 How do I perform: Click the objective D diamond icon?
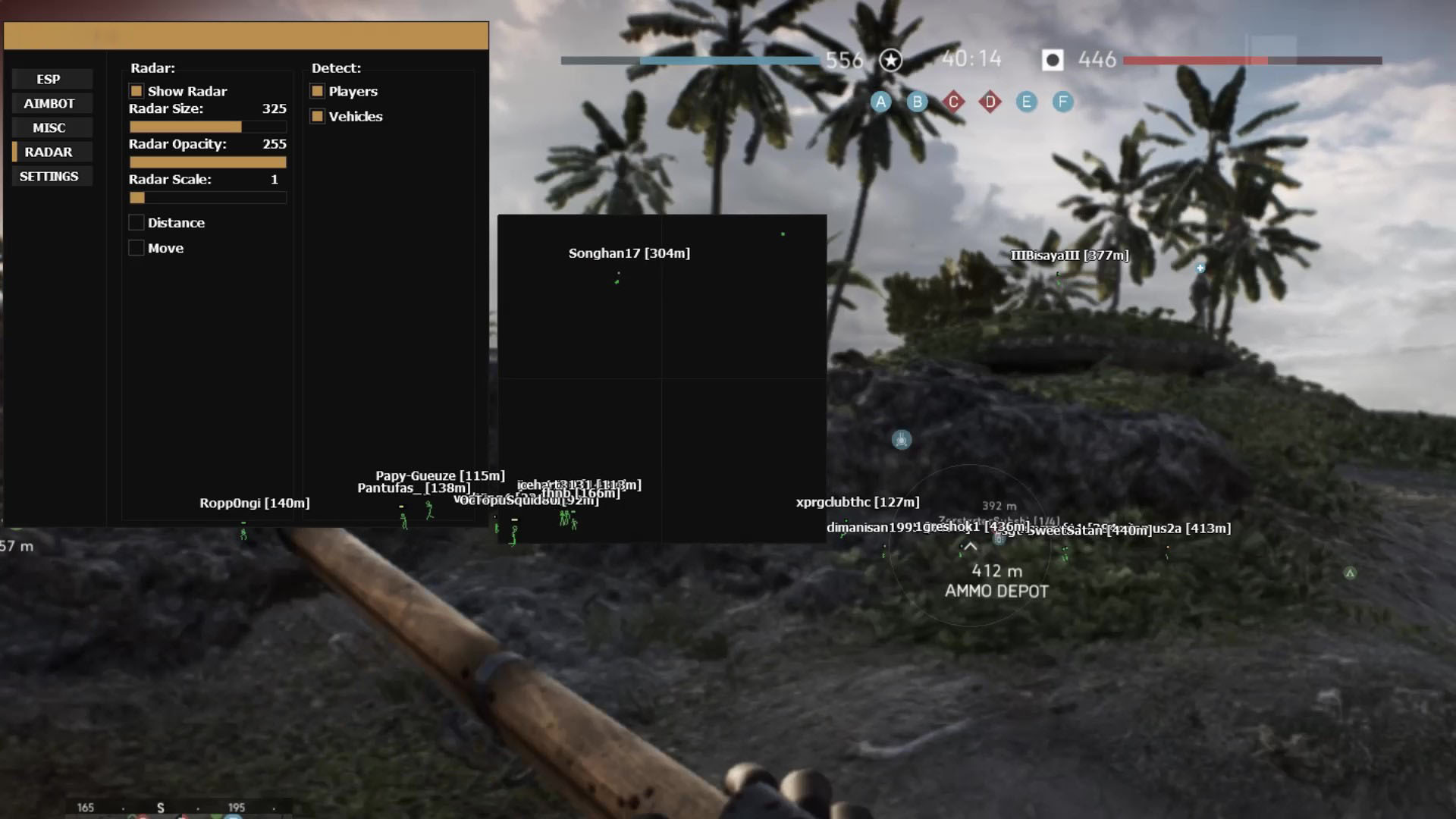point(989,99)
